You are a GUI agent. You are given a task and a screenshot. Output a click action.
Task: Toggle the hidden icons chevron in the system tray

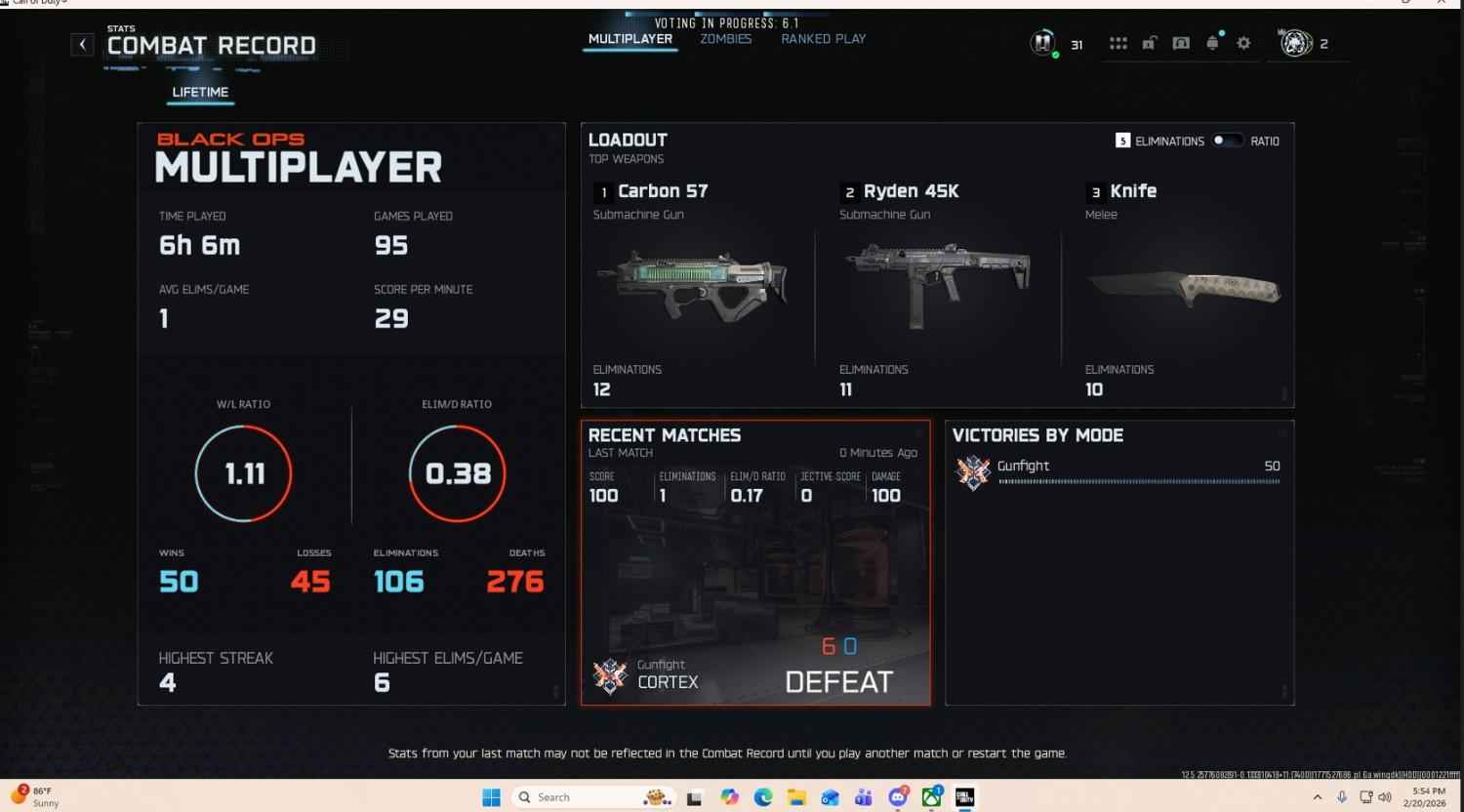[1317, 796]
